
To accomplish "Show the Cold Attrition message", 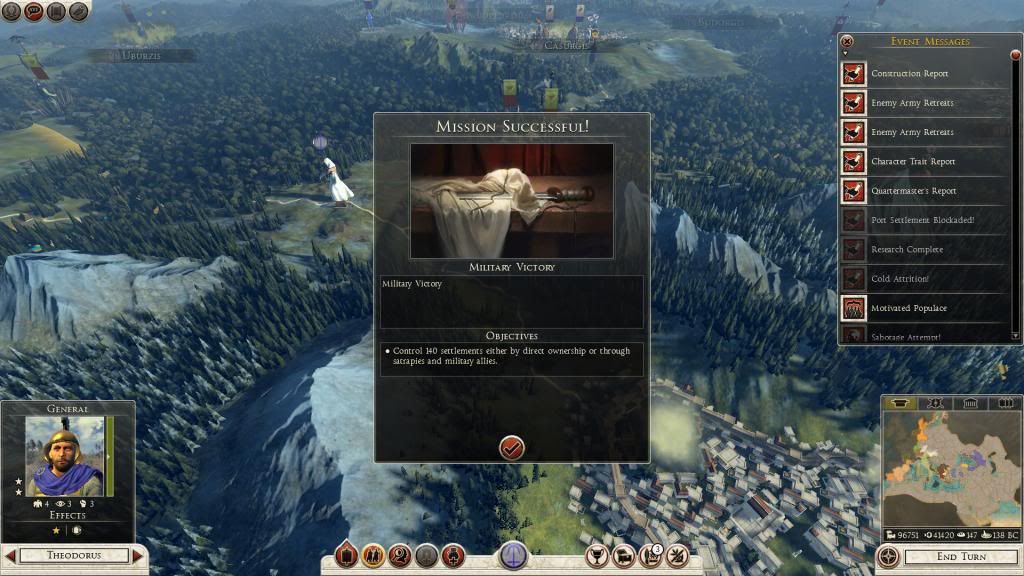I will 899,279.
